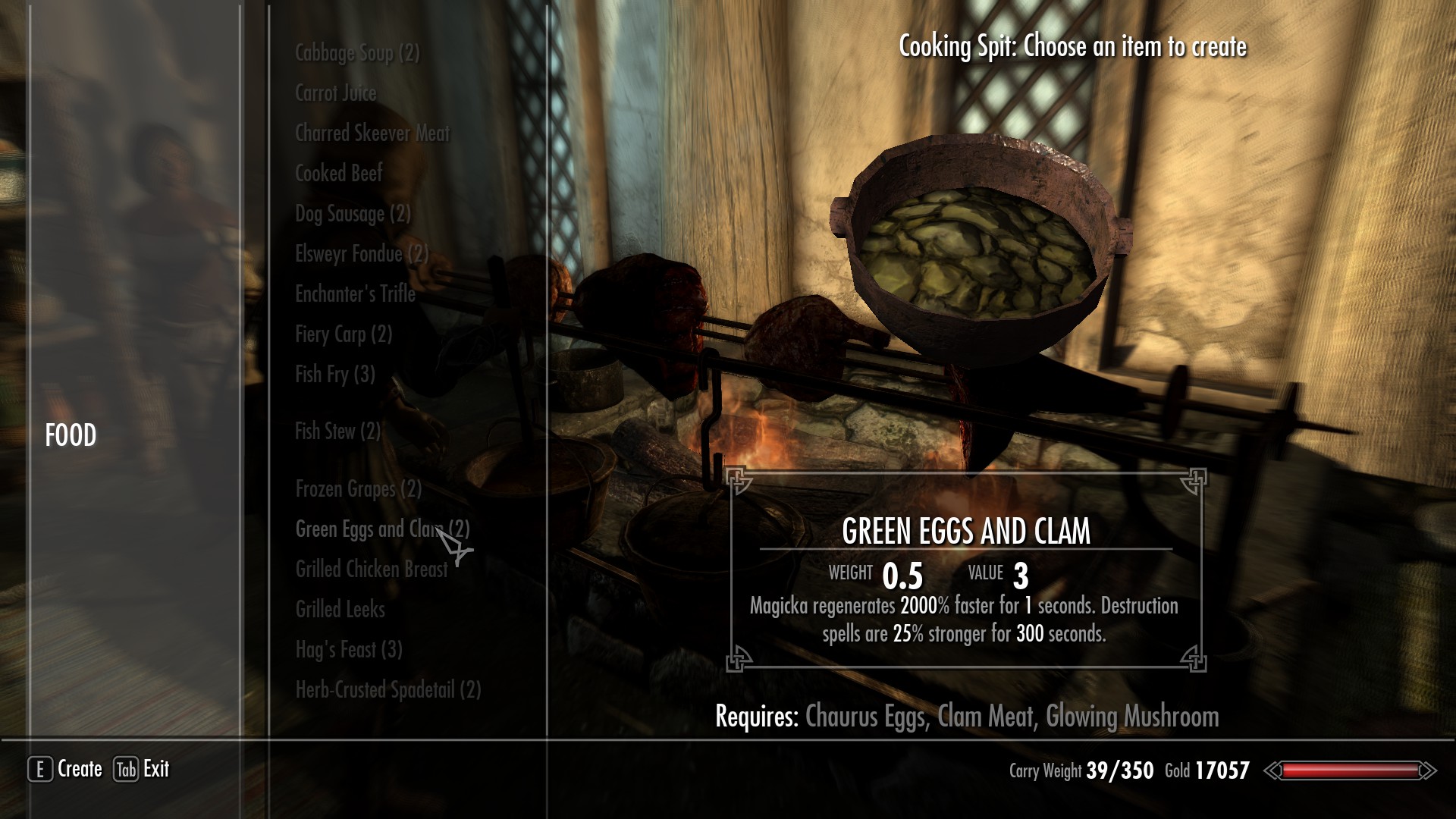Exit the cooking spit menu
This screenshot has width=1456, height=819.
[x=142, y=769]
